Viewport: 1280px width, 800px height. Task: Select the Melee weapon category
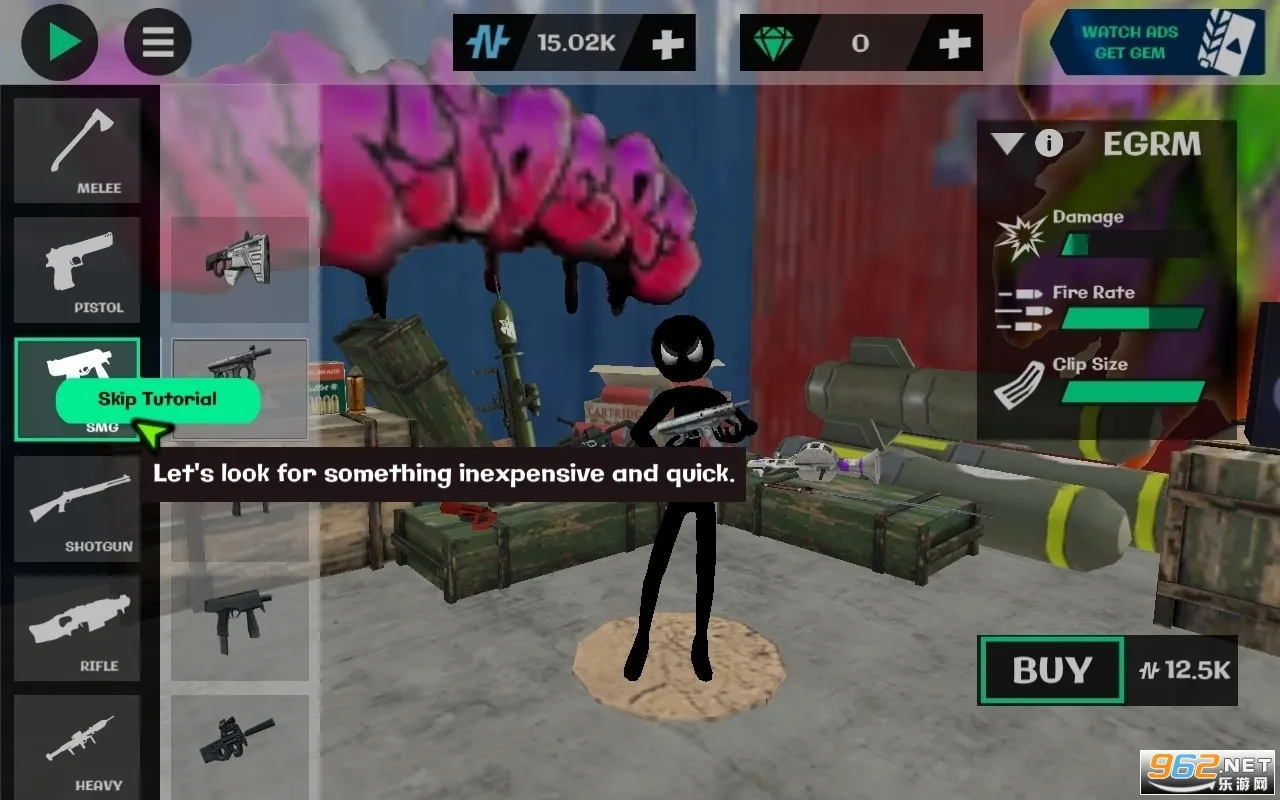point(77,151)
